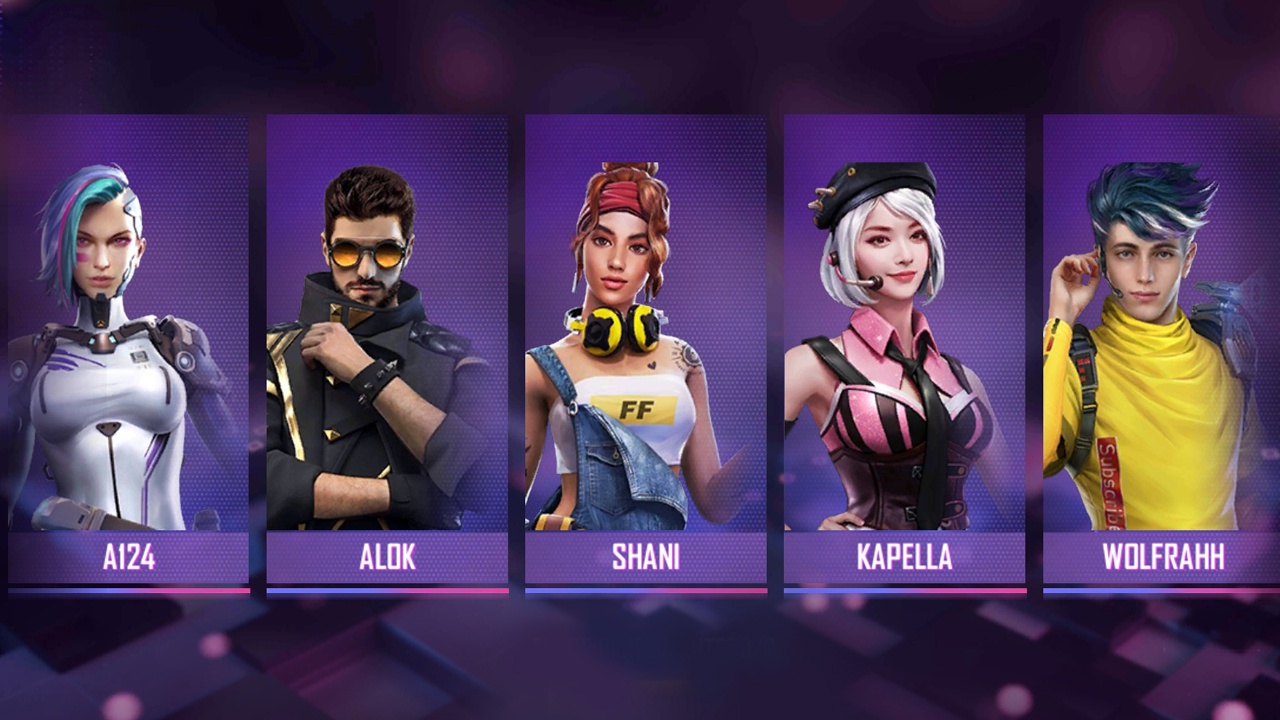Image resolution: width=1280 pixels, height=720 pixels.
Task: Pick the Shani character card
Action: (645, 350)
